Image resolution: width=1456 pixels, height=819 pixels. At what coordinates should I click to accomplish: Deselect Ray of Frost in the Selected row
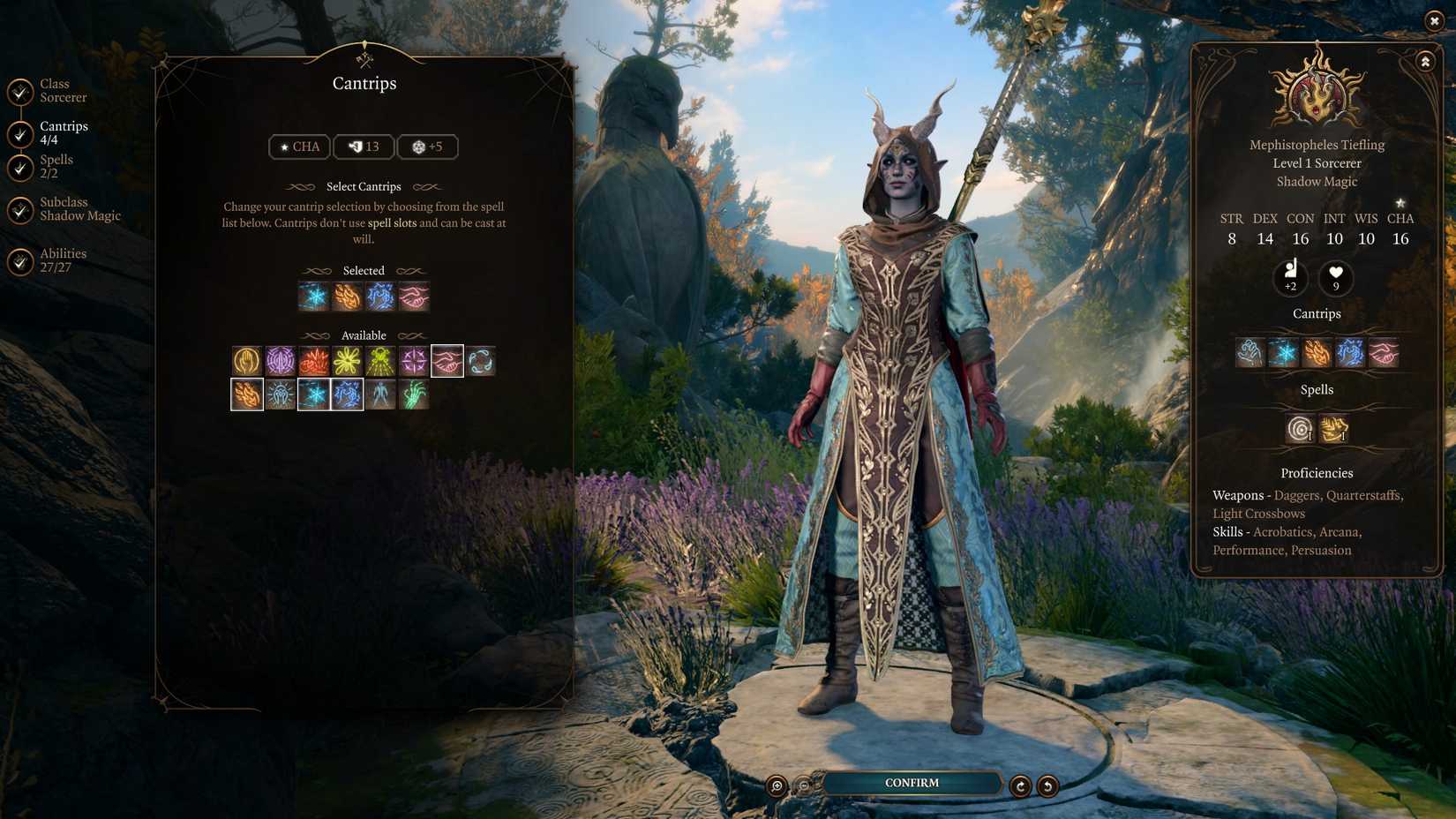[x=312, y=297]
